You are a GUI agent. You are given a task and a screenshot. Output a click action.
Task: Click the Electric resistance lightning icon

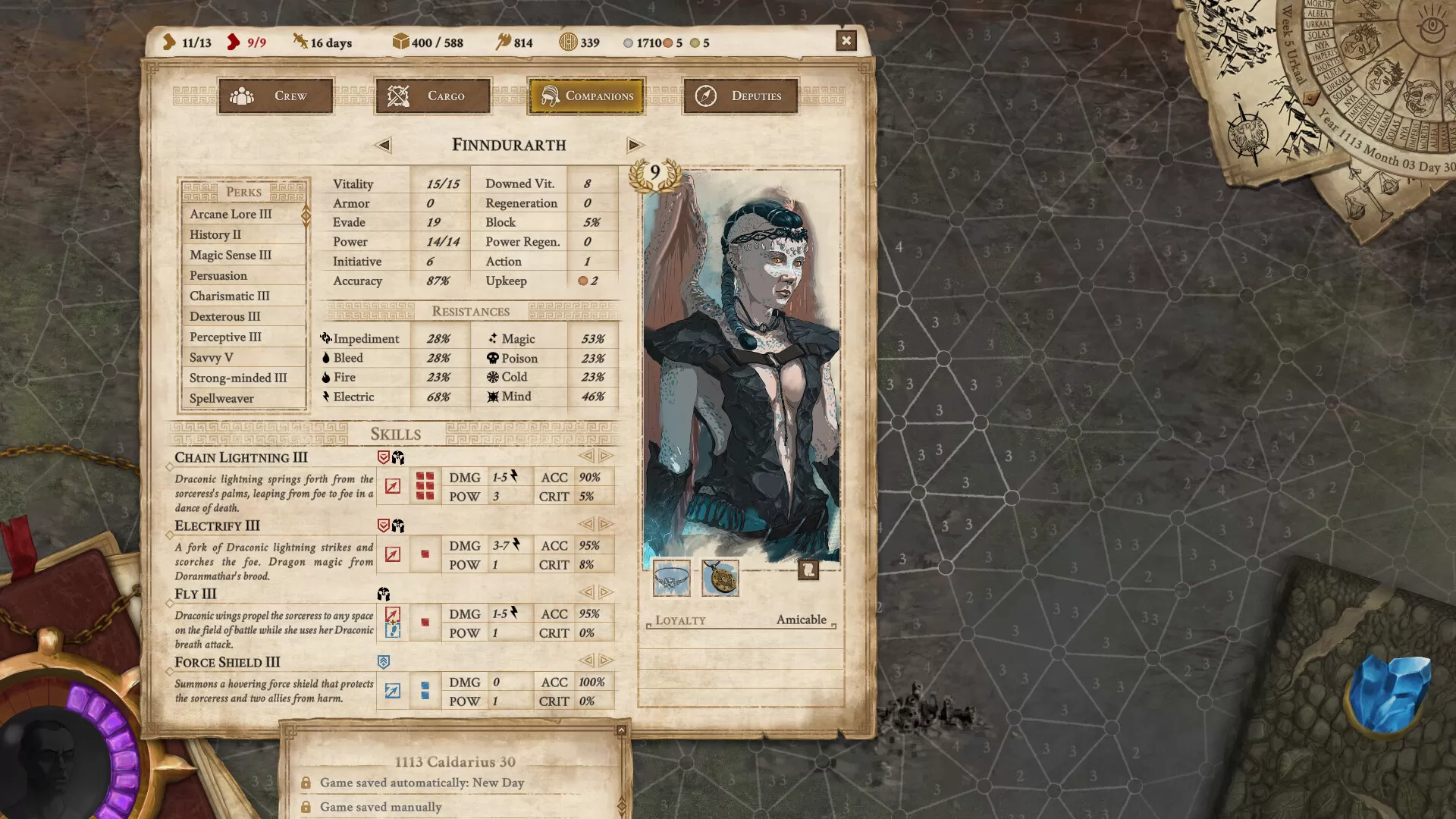point(327,397)
